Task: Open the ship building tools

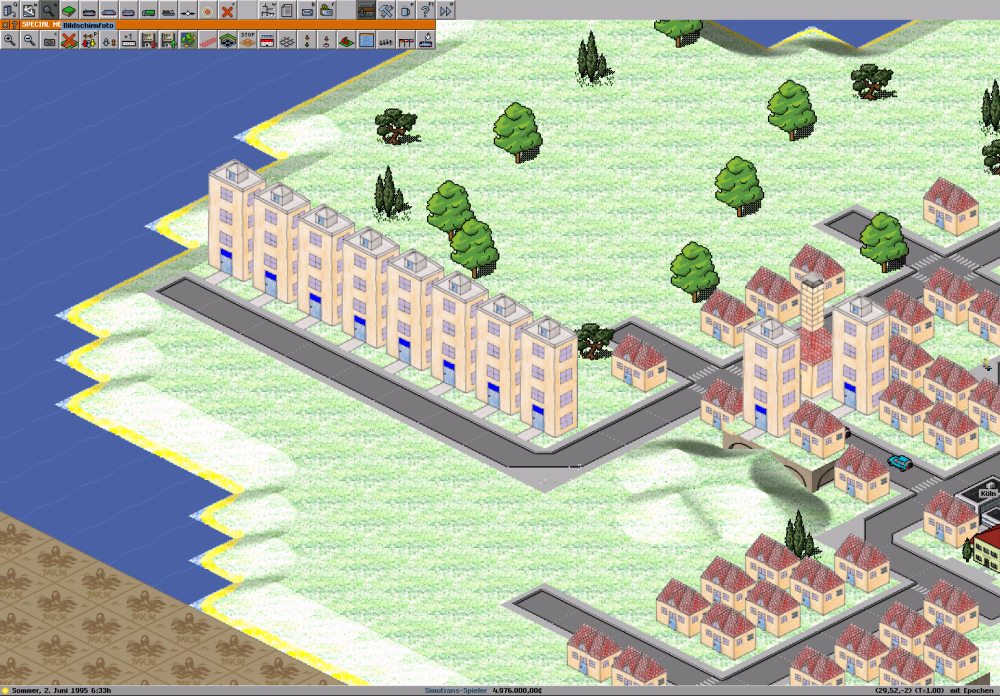Action: click(169, 10)
